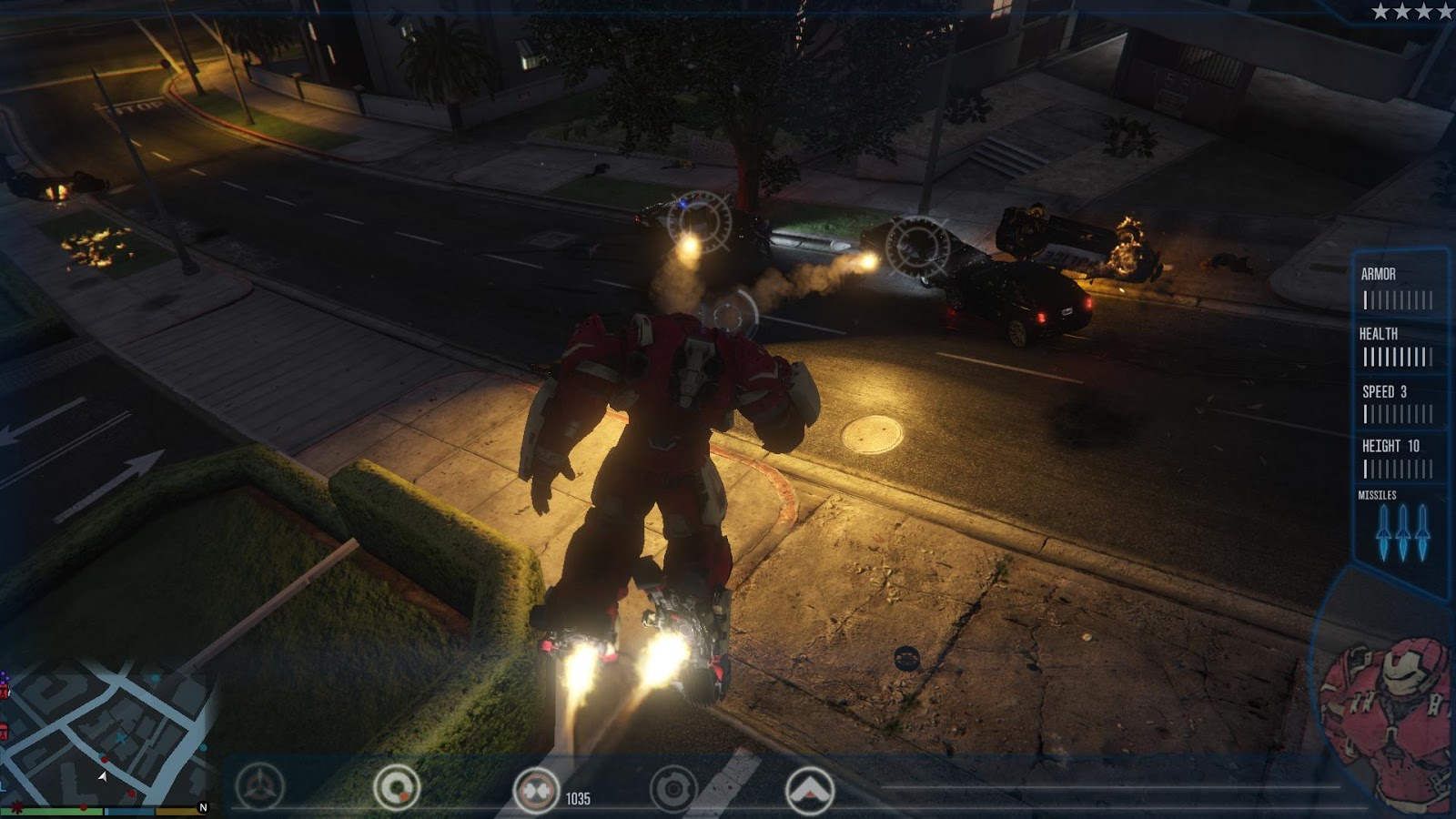Select the dimmed gear-shaped disc icon
Image resolution: width=1456 pixels, height=819 pixels.
(x=673, y=789)
